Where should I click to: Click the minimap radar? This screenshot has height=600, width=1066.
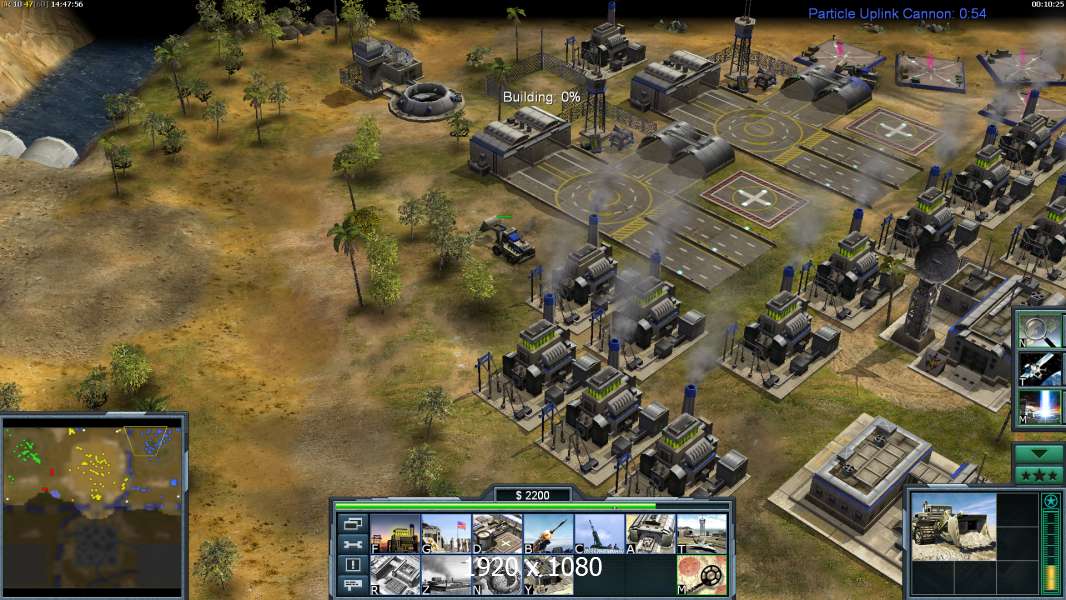coord(93,505)
